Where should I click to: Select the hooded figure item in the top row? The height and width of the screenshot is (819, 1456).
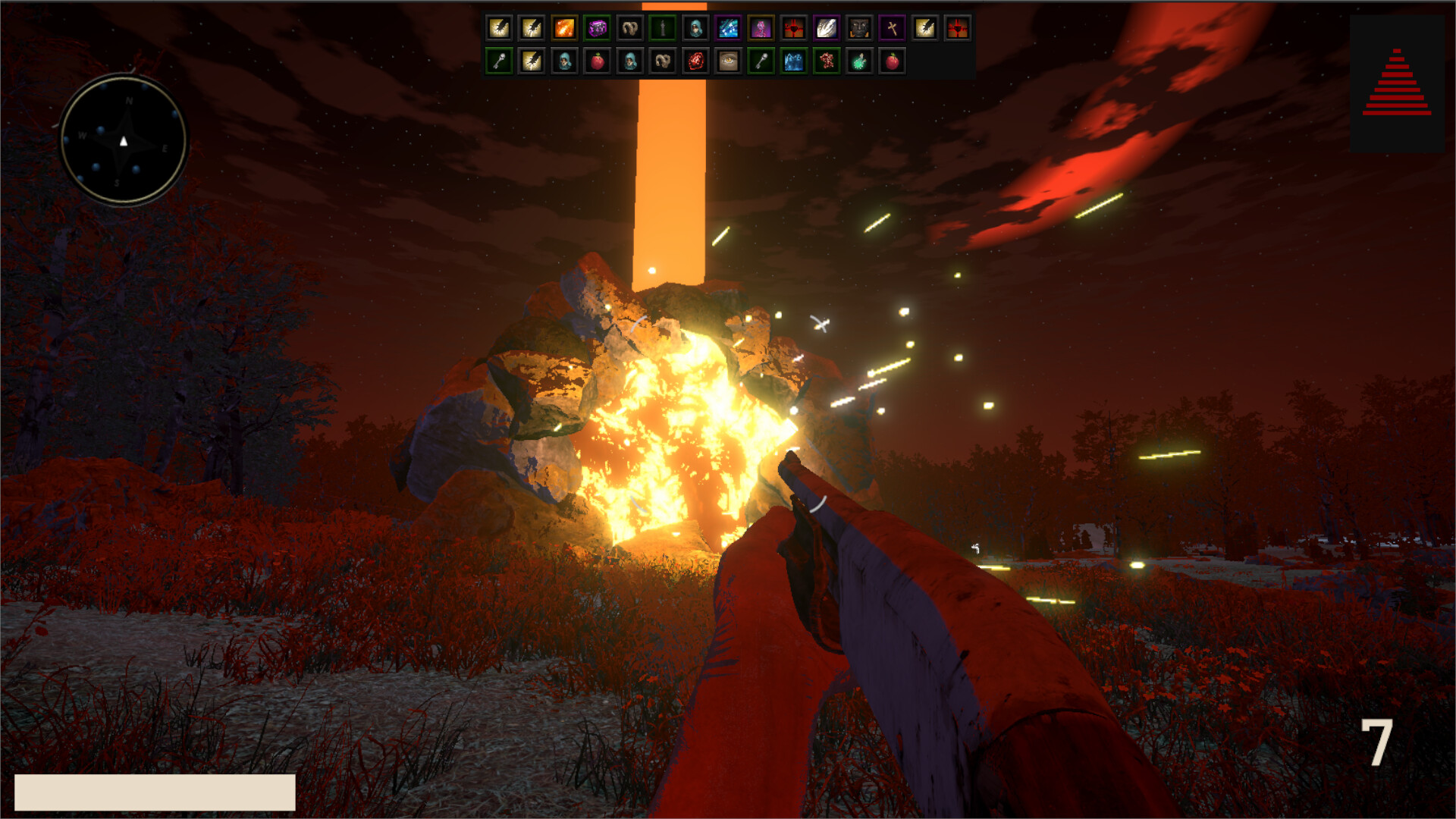(x=696, y=29)
